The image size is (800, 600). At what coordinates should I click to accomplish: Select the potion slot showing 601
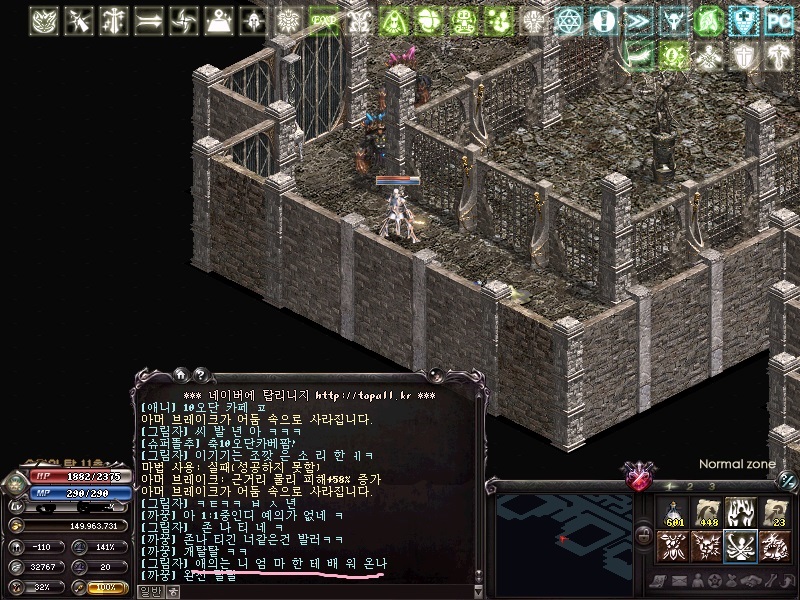click(x=674, y=513)
